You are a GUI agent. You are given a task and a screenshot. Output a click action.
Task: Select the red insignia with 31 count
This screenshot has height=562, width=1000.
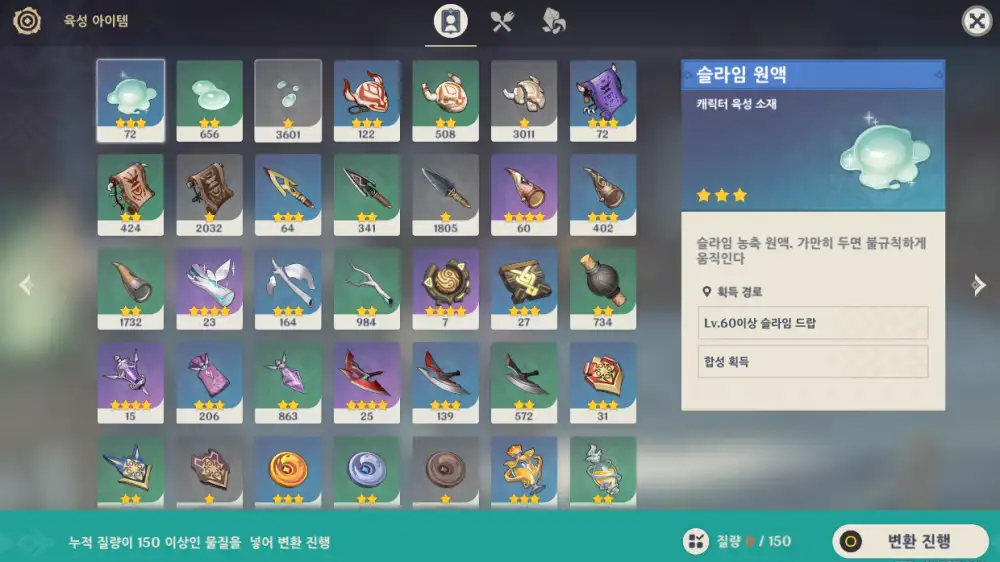603,381
